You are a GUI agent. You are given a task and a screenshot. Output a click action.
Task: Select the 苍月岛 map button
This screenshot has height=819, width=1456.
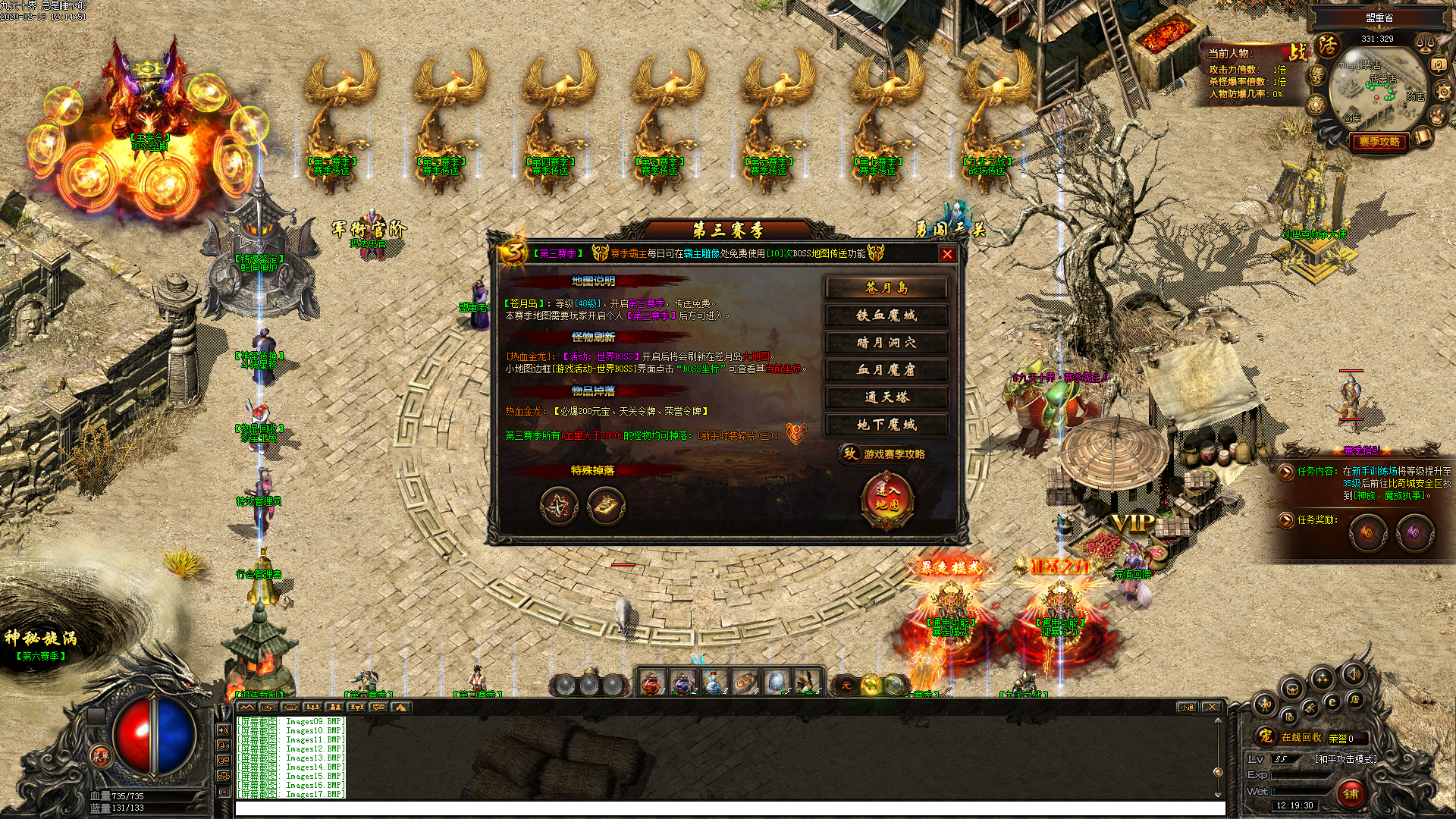(x=886, y=288)
